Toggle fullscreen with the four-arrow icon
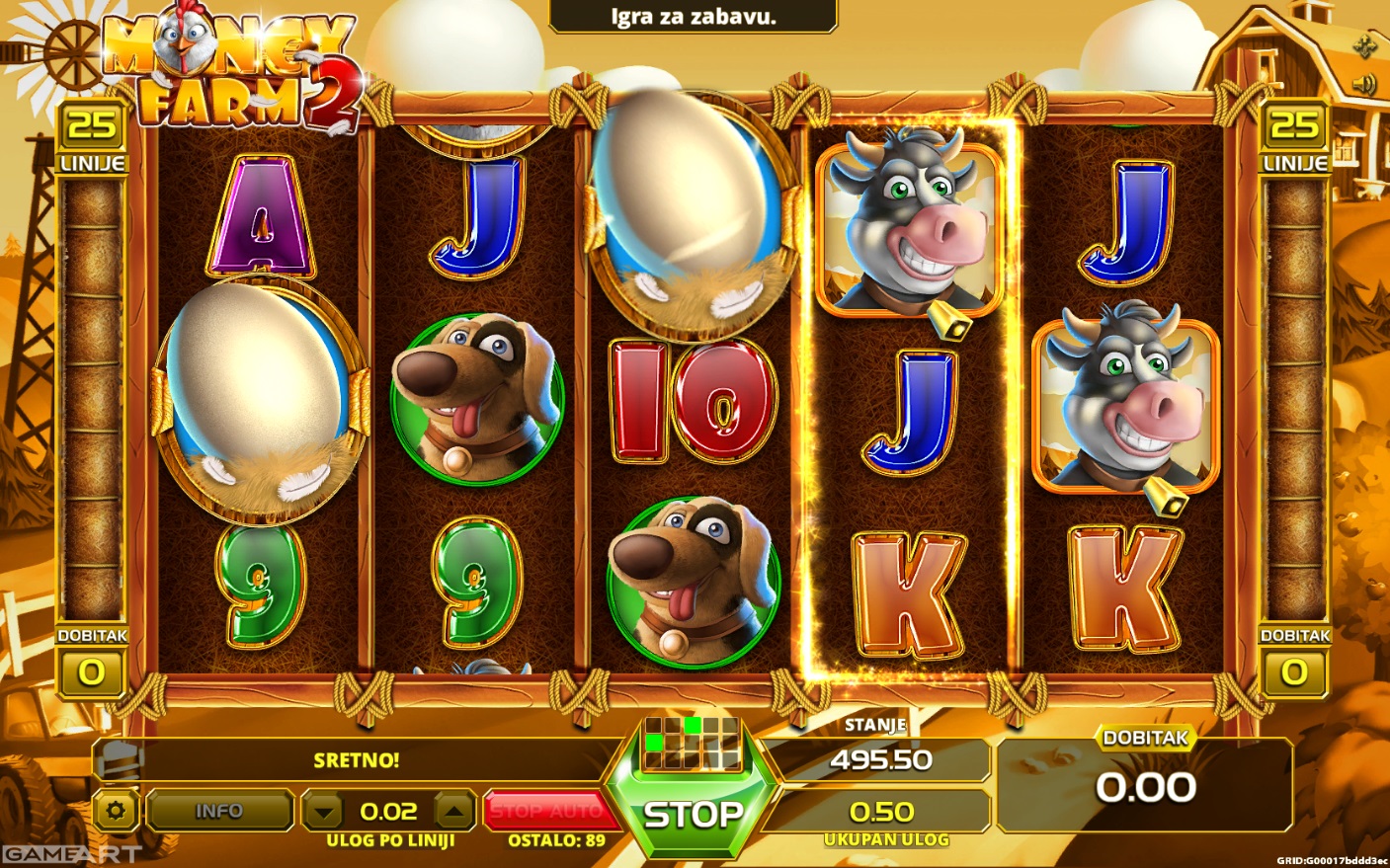Viewport: 1390px width, 868px height. coord(1364,44)
